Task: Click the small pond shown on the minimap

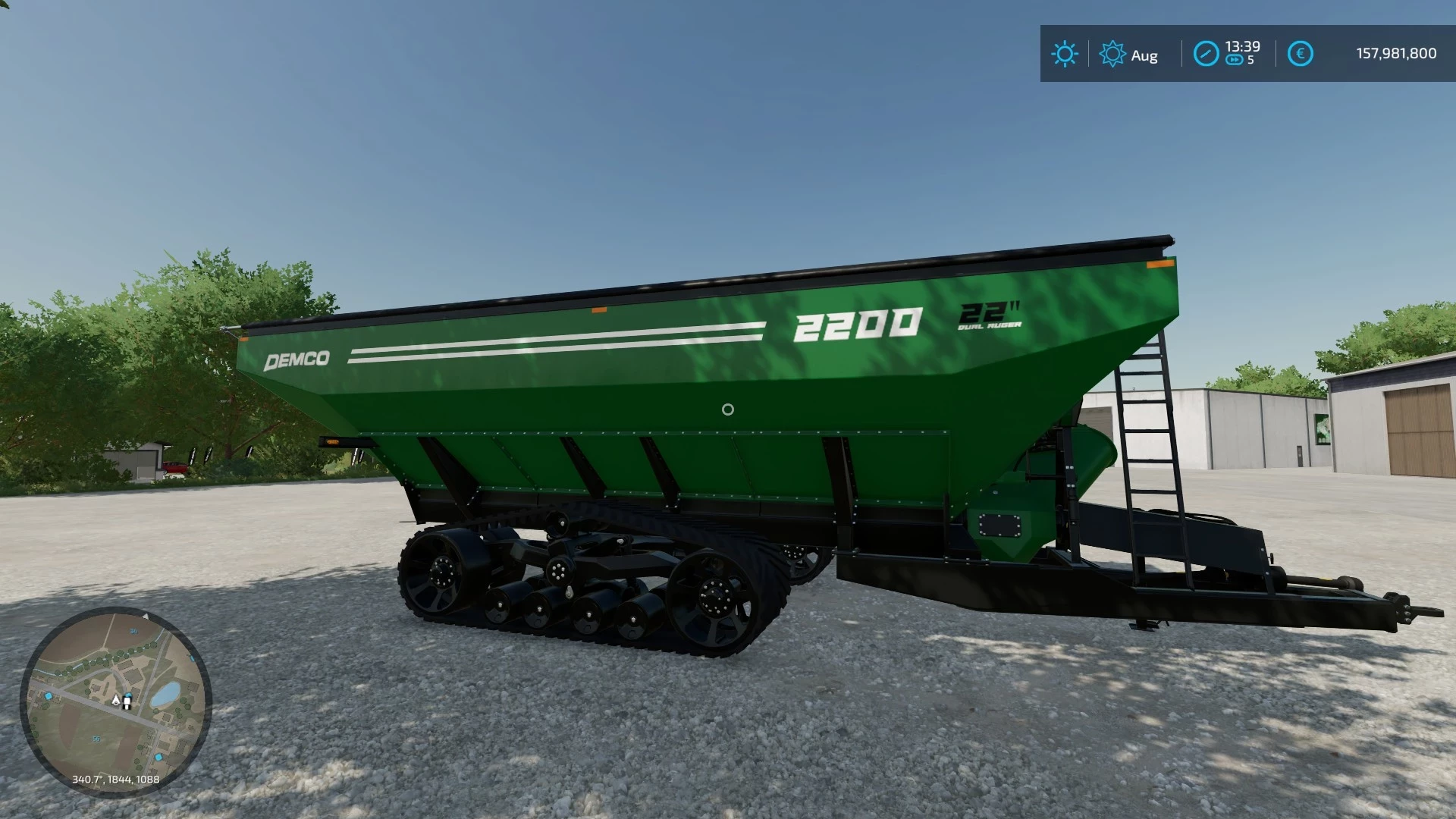Action: point(167,695)
